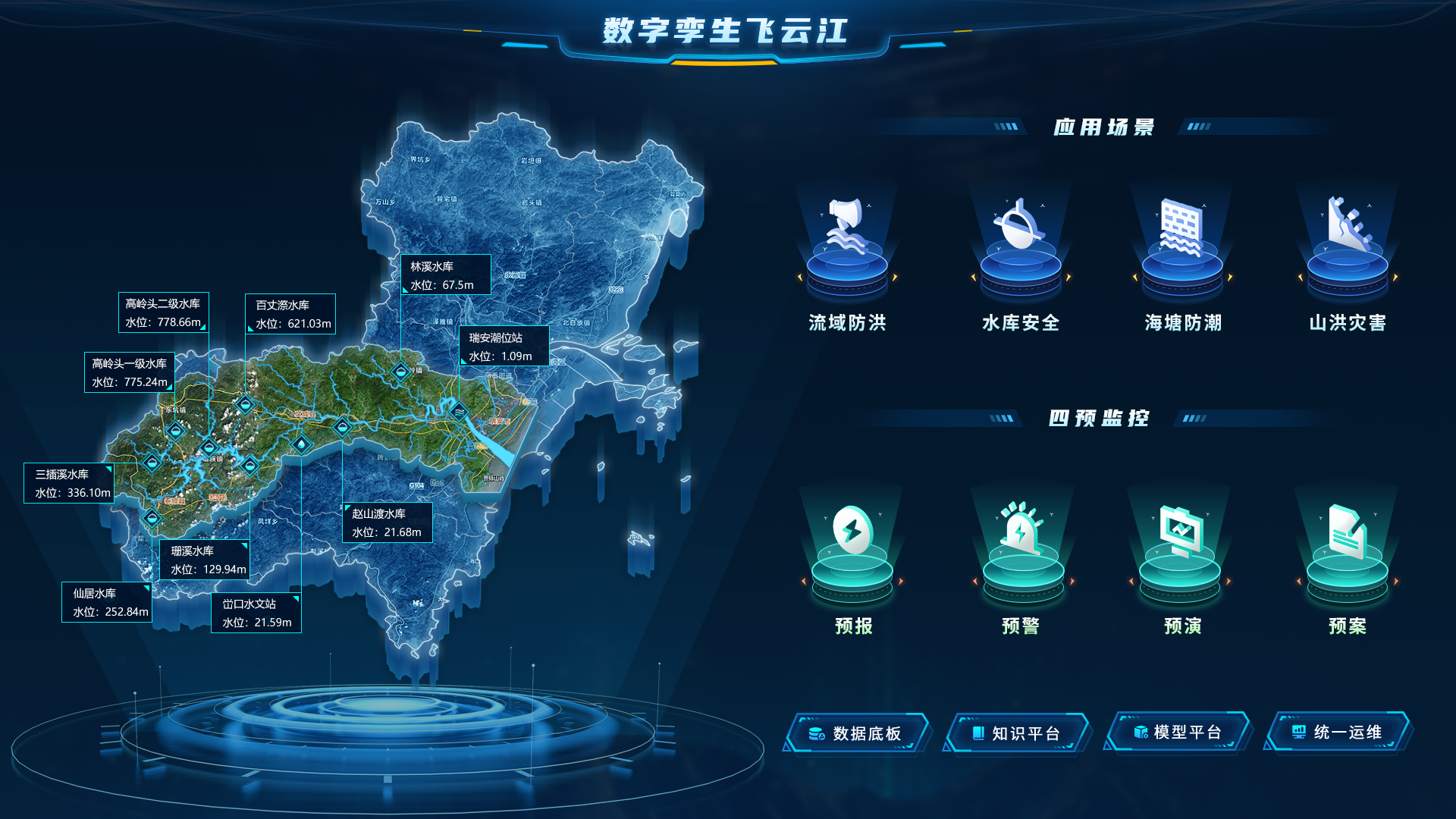Click the 数据底板 button
The width and height of the screenshot is (1456, 819).
pos(858,733)
